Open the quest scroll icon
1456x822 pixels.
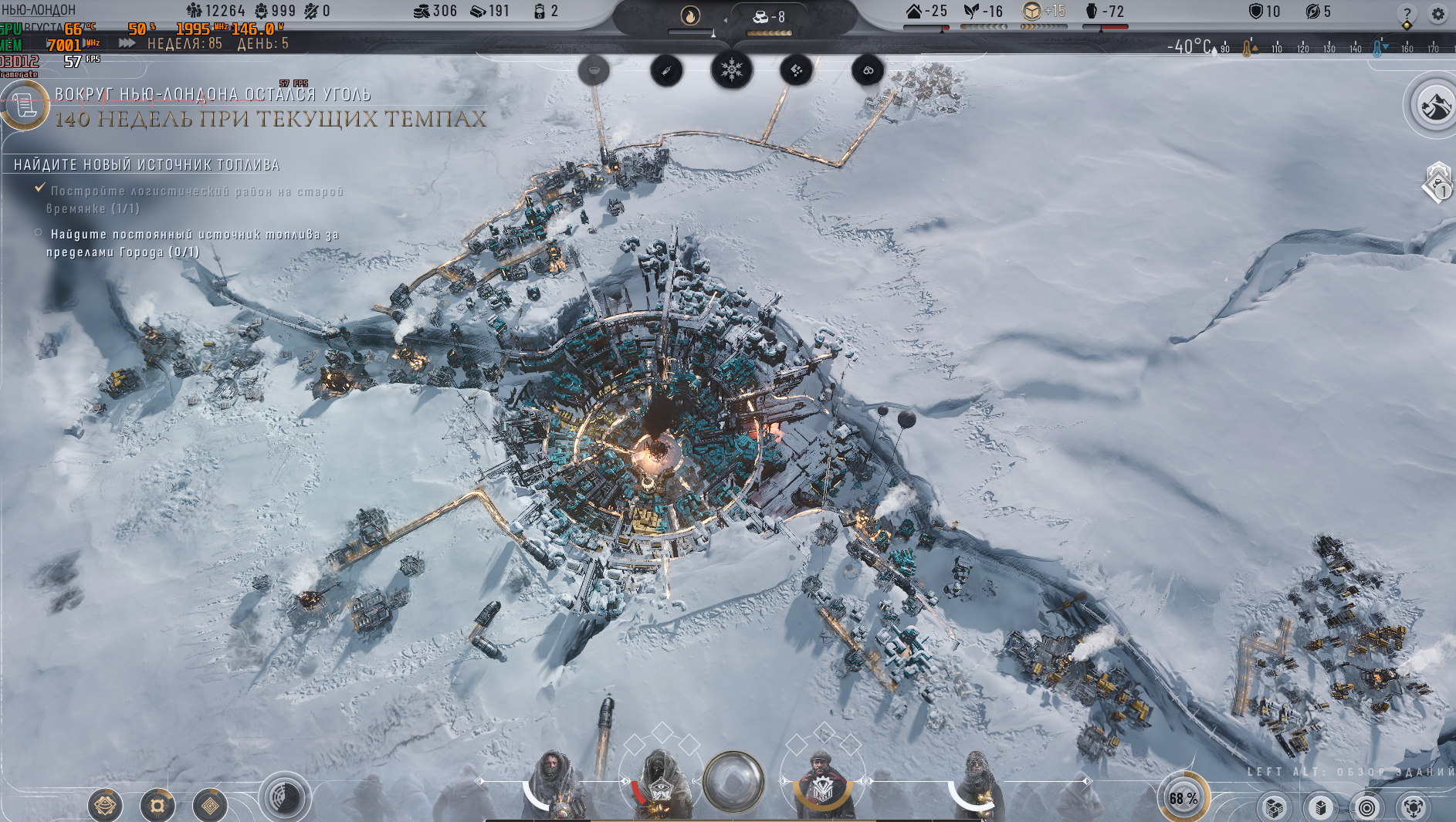click(24, 105)
